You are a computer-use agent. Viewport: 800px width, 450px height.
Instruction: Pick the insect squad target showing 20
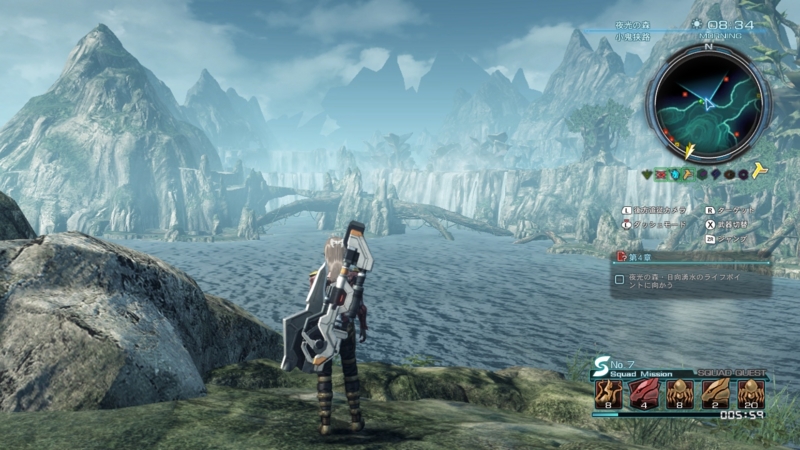click(x=751, y=393)
